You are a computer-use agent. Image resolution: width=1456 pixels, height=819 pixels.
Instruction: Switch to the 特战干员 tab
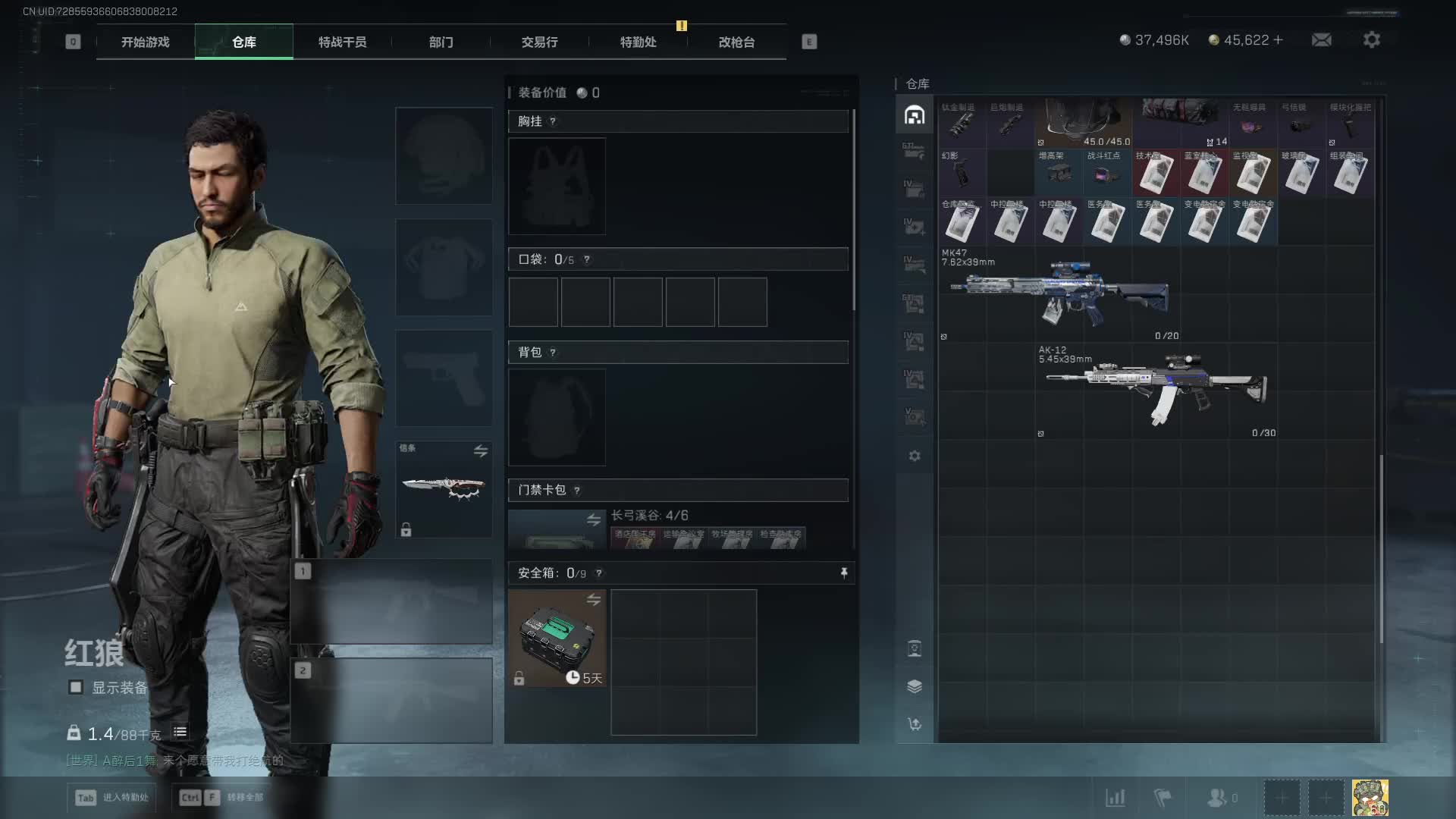coord(342,42)
